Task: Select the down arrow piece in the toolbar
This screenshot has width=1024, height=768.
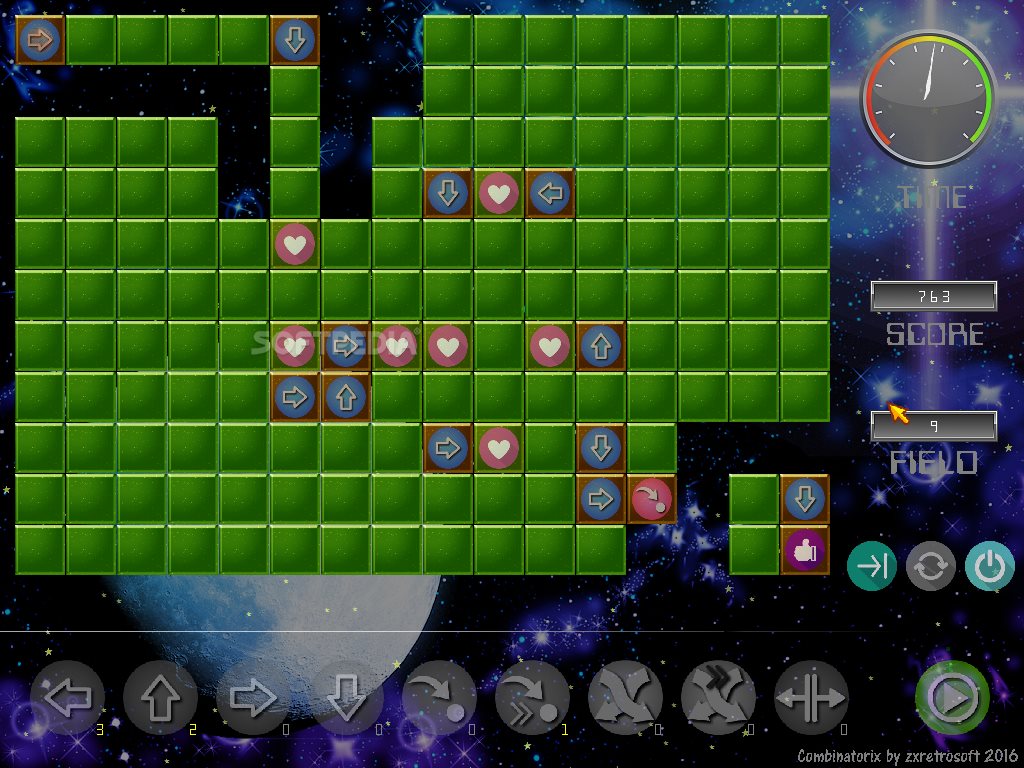Action: (x=346, y=697)
